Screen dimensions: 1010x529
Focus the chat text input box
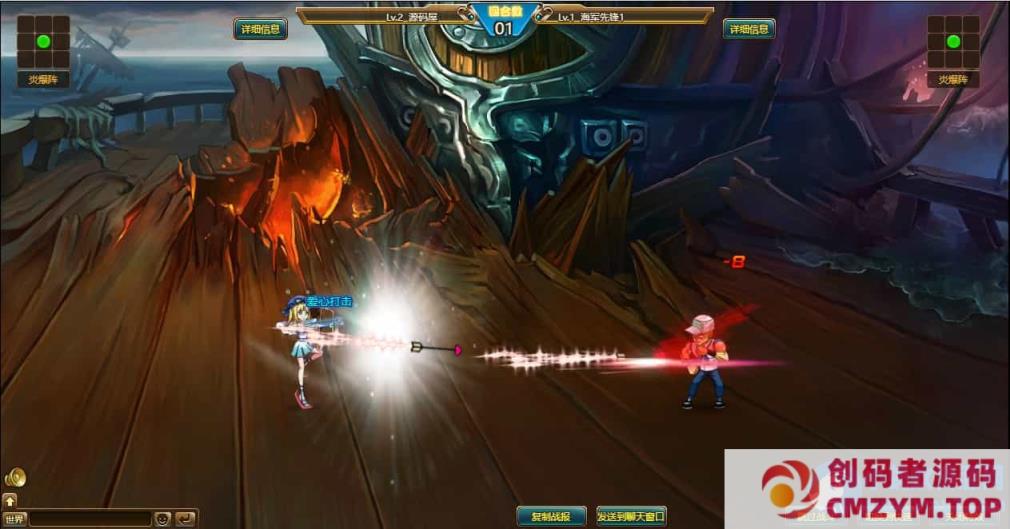tap(90, 519)
